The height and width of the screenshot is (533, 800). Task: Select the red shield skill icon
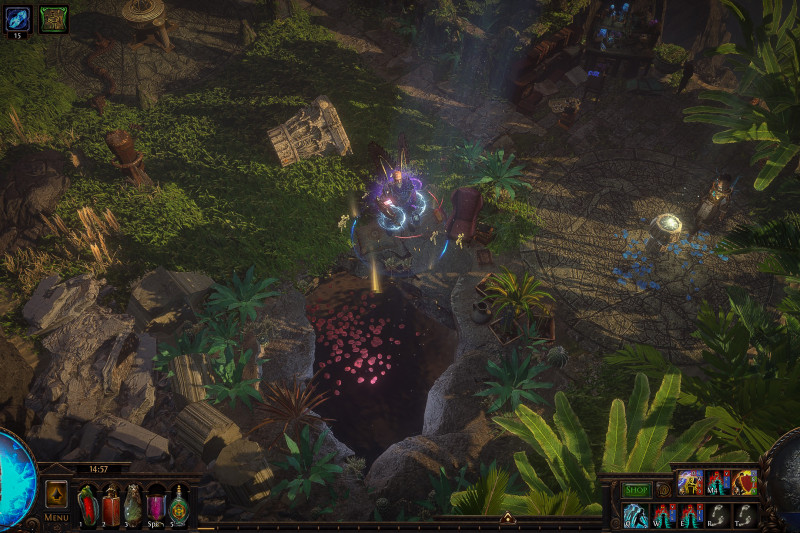click(x=745, y=482)
